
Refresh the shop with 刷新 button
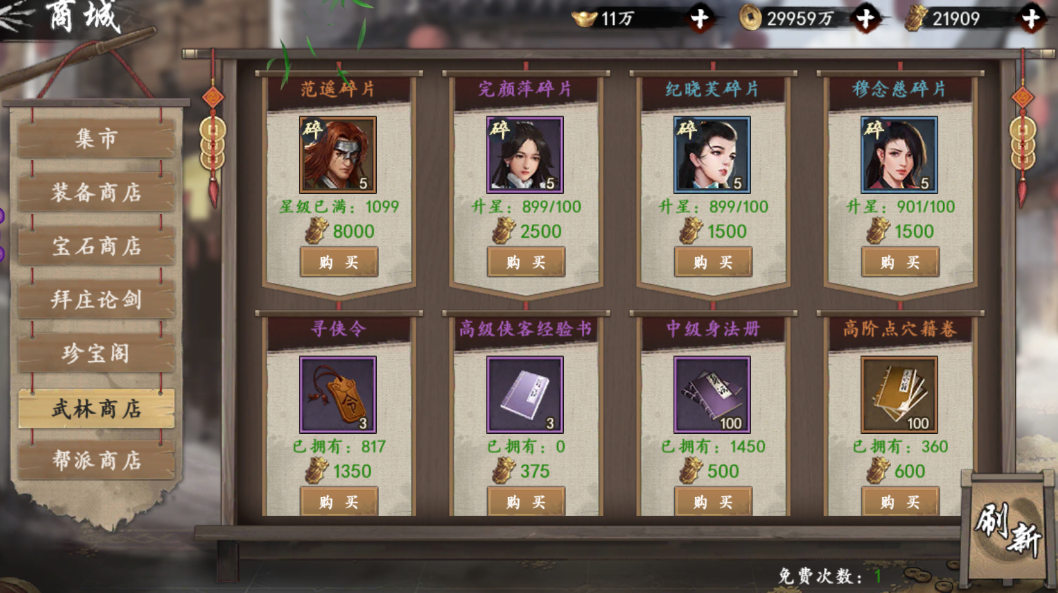click(1008, 525)
